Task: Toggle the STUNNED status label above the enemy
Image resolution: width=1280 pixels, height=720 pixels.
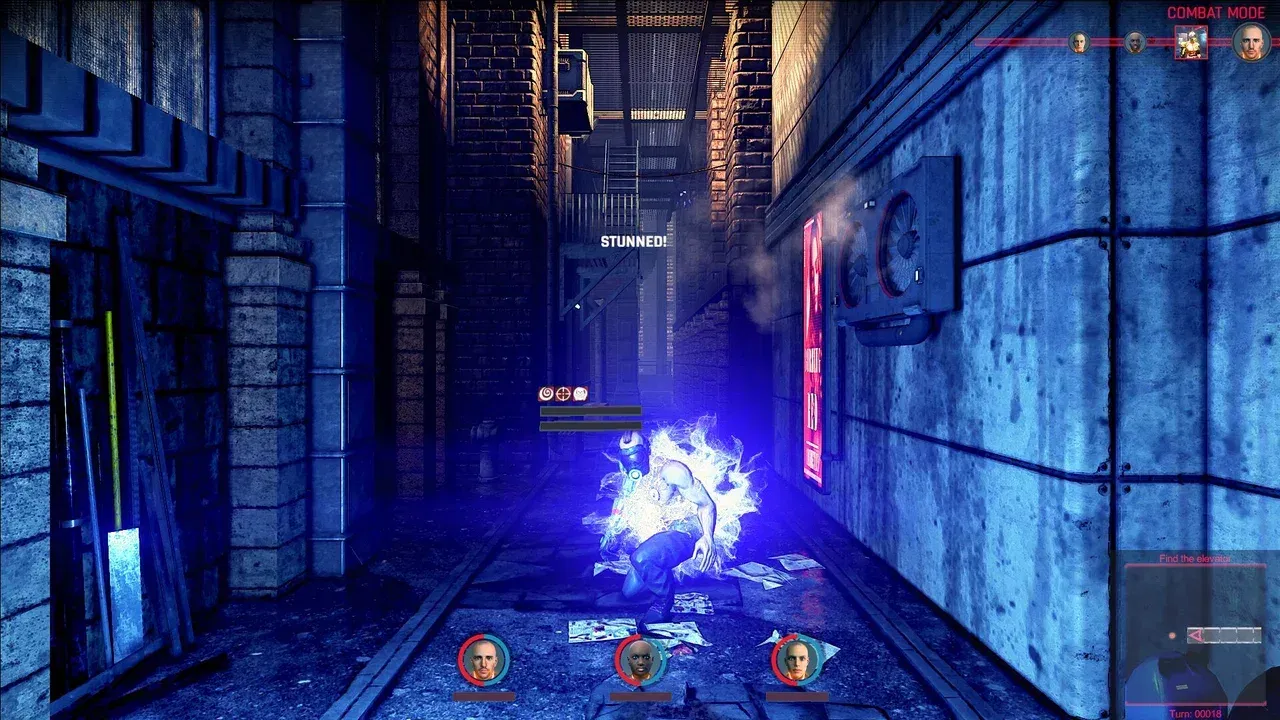Action: click(x=634, y=241)
